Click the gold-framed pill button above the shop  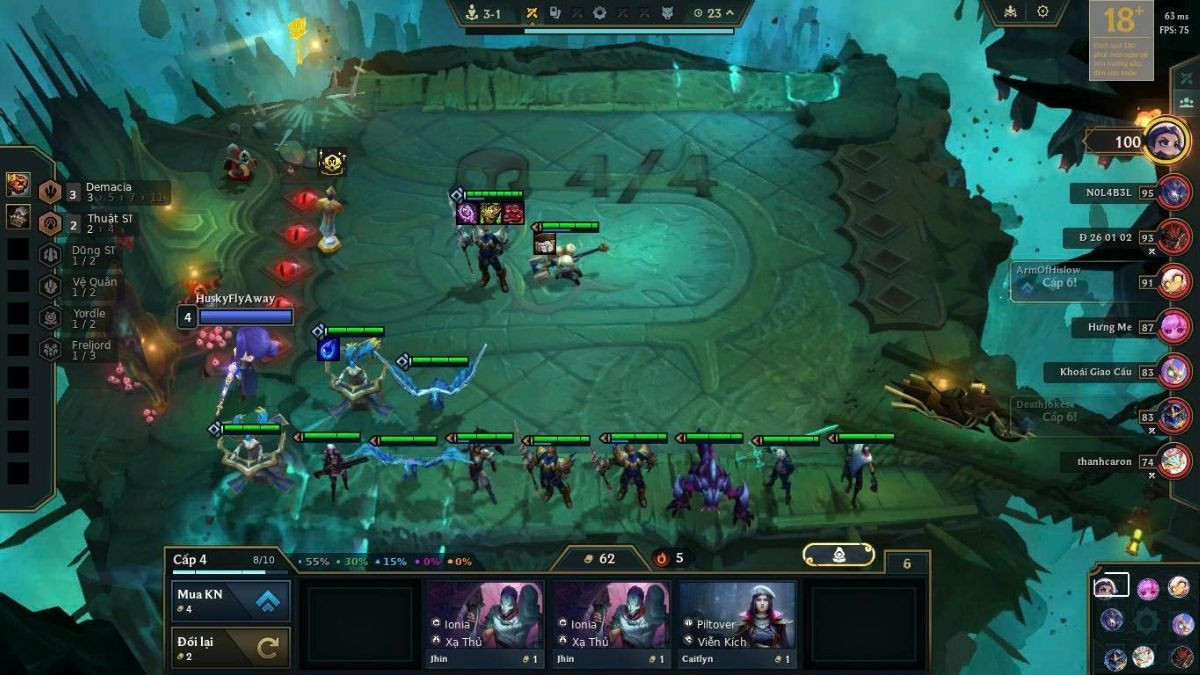click(838, 555)
